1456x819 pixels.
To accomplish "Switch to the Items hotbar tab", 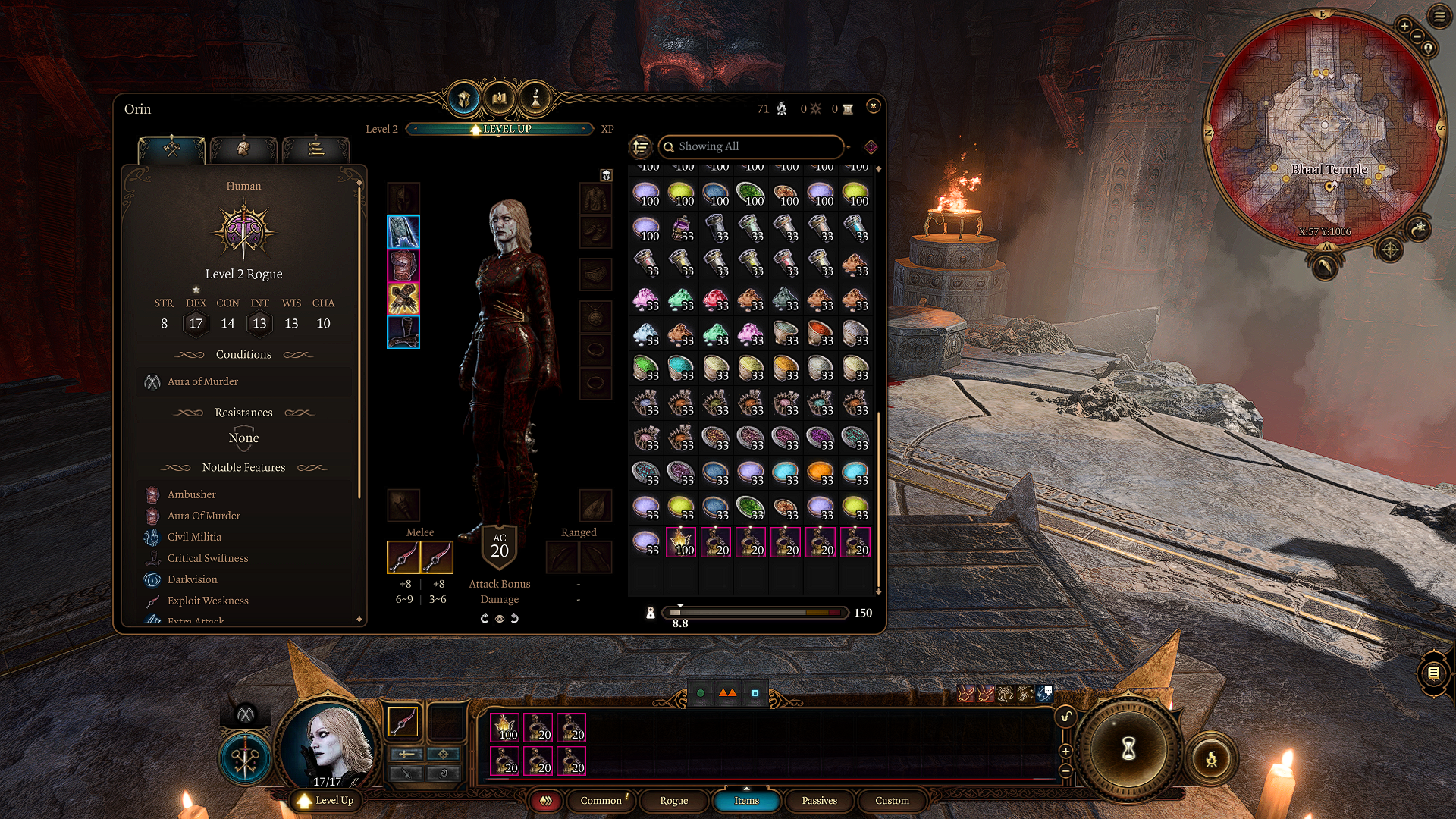I will coord(746,800).
